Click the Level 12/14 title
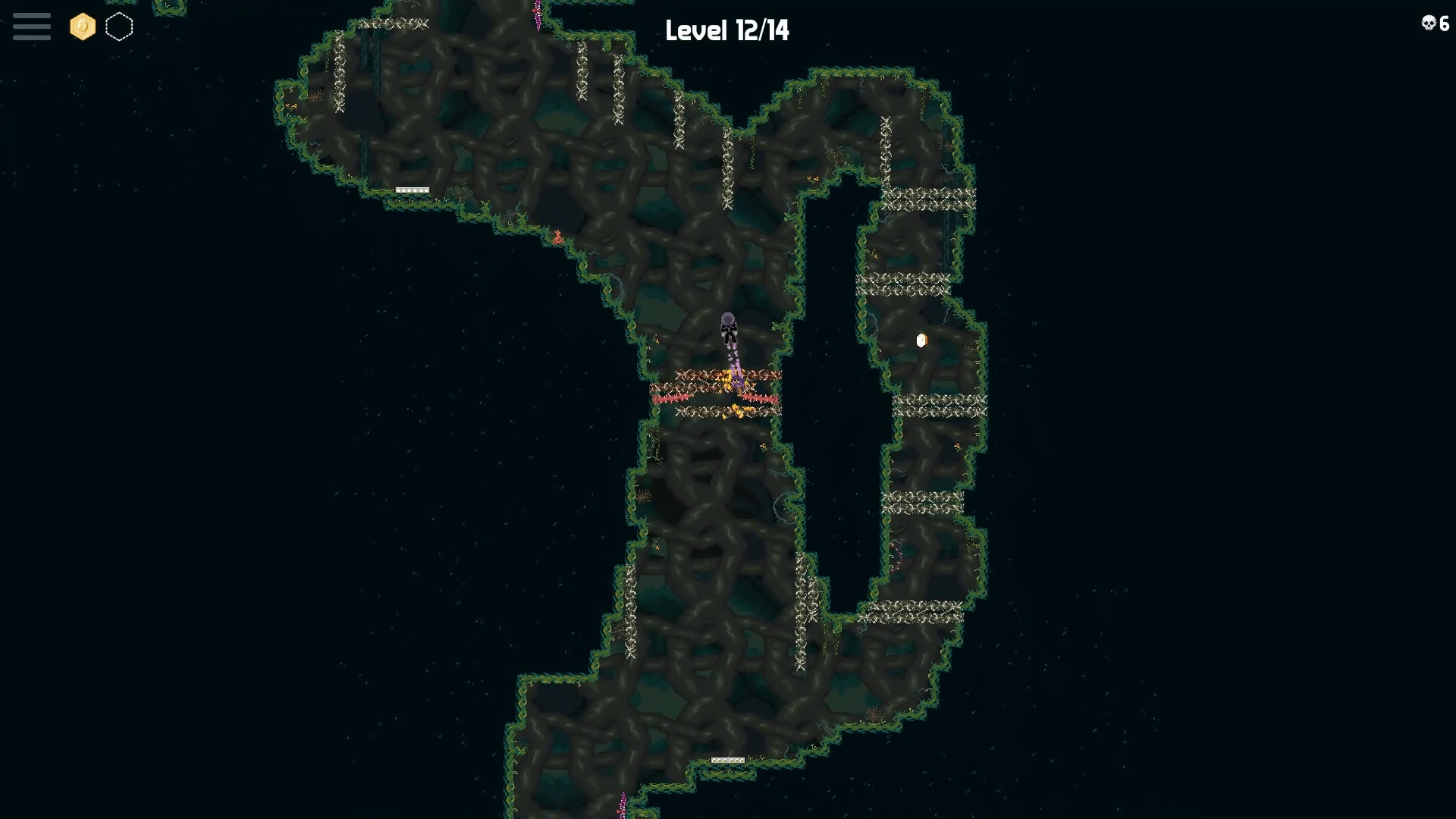Screen dimensions: 1456x819 [x=726, y=31]
